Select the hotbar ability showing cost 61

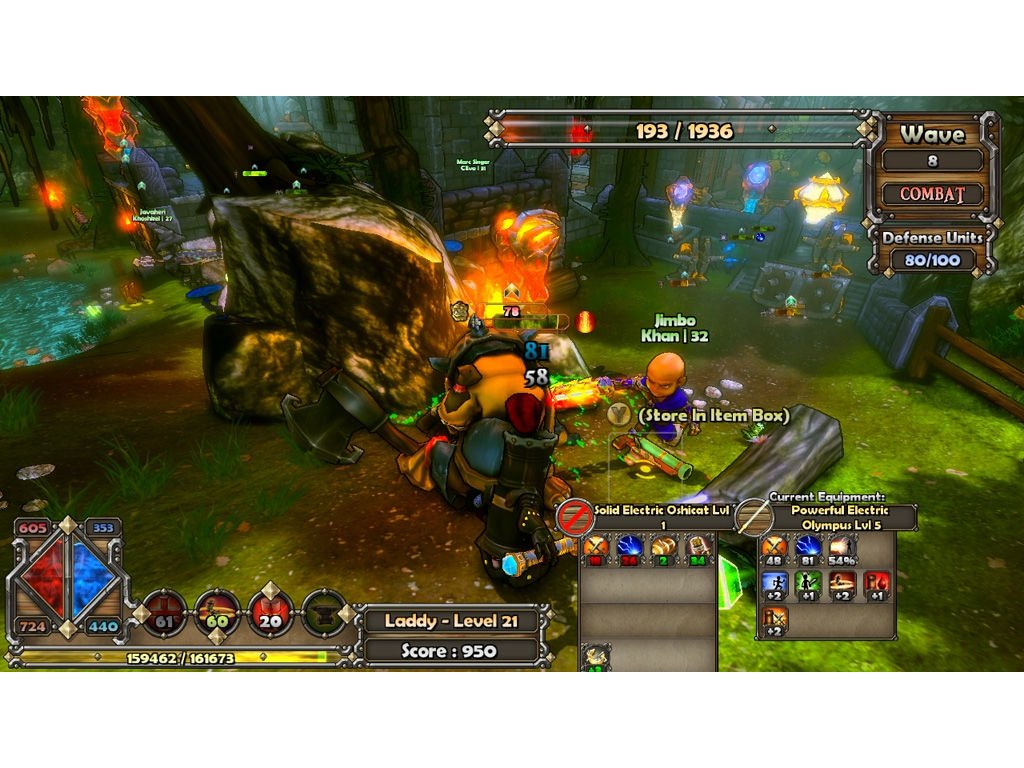tap(165, 613)
